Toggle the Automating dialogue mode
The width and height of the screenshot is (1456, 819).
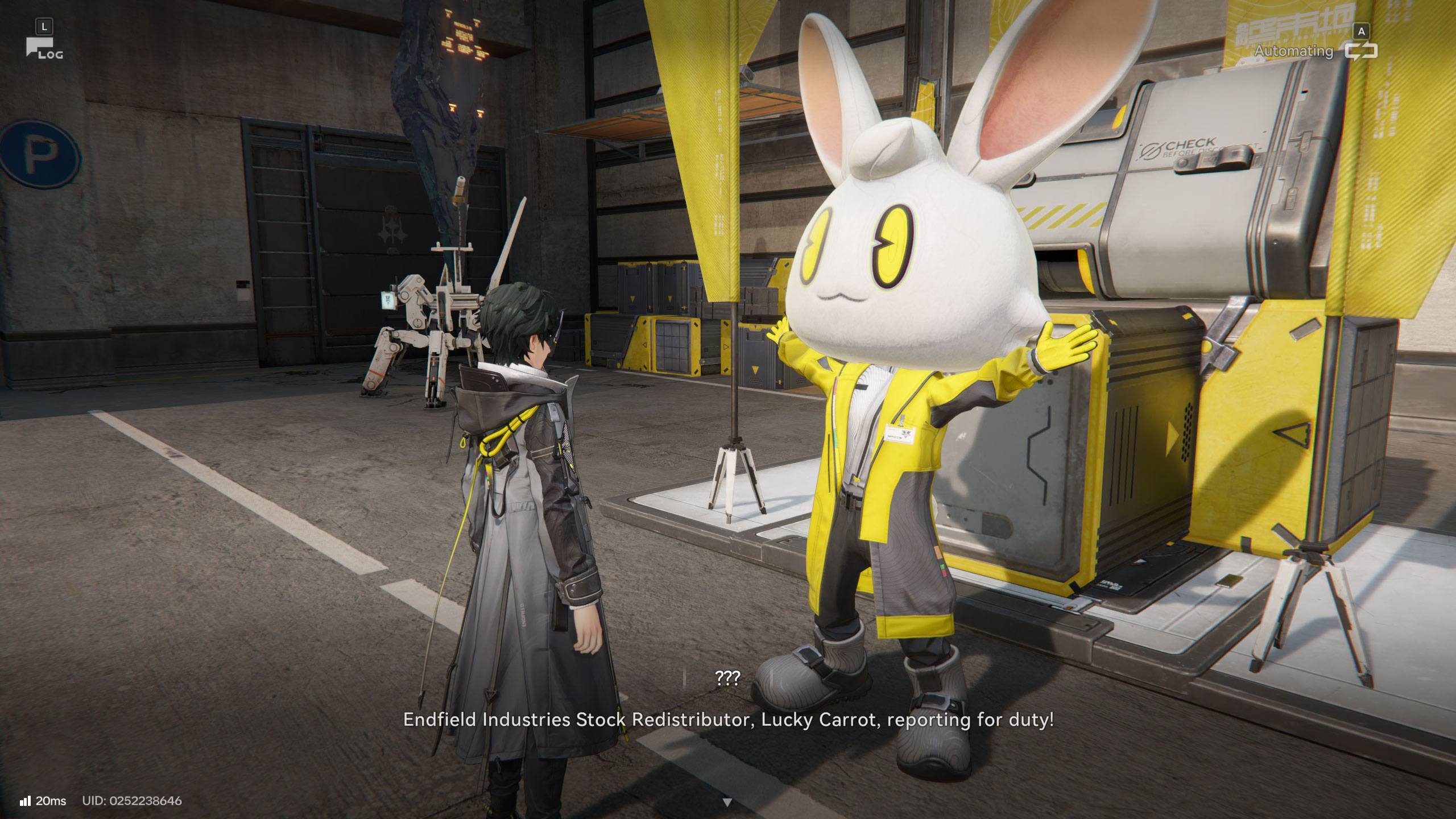coord(1360,51)
